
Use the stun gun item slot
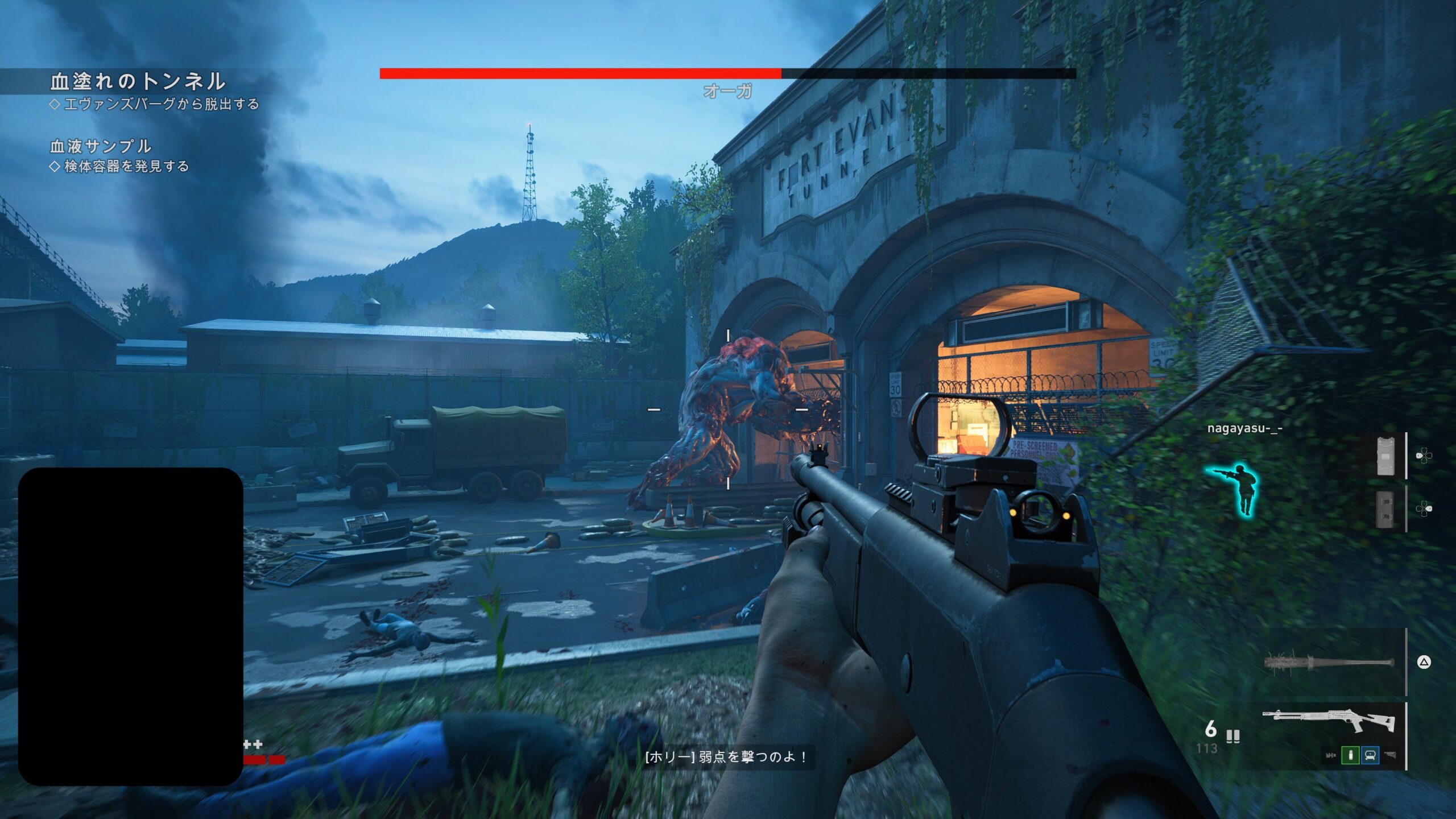click(1385, 456)
